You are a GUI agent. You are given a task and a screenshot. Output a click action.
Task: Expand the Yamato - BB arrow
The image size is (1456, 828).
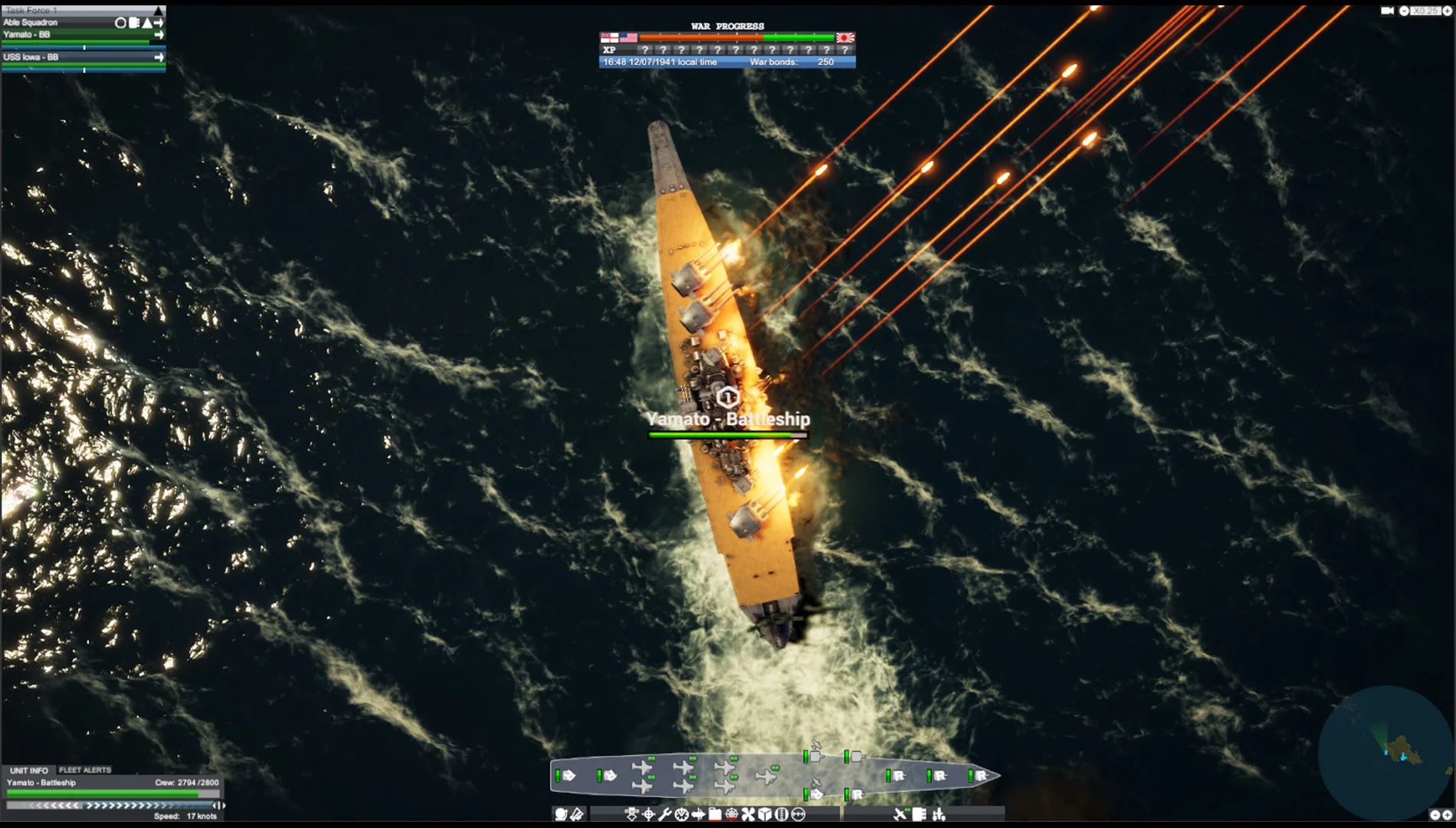coord(159,34)
